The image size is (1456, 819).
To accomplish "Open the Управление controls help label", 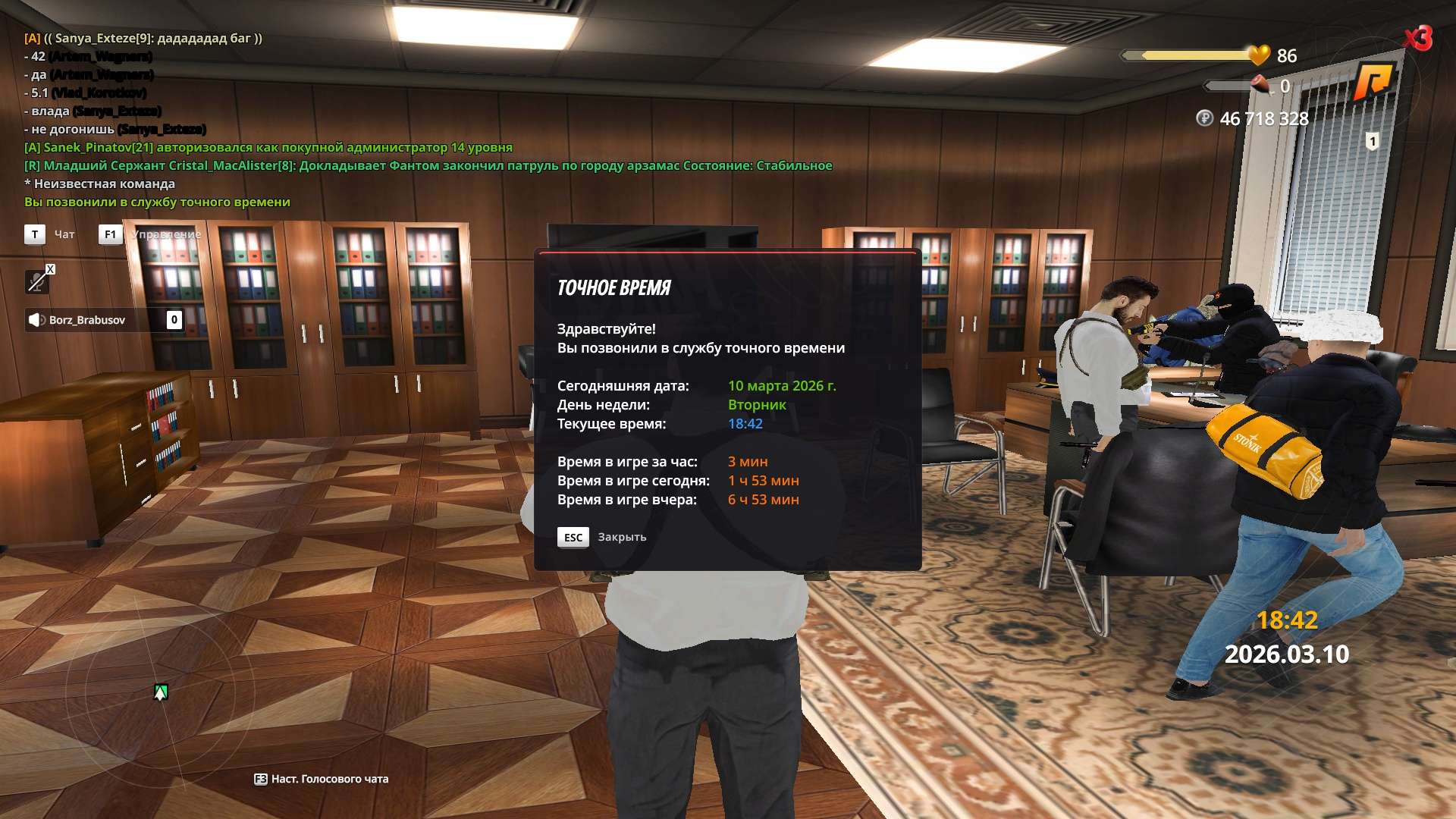I will [165, 234].
